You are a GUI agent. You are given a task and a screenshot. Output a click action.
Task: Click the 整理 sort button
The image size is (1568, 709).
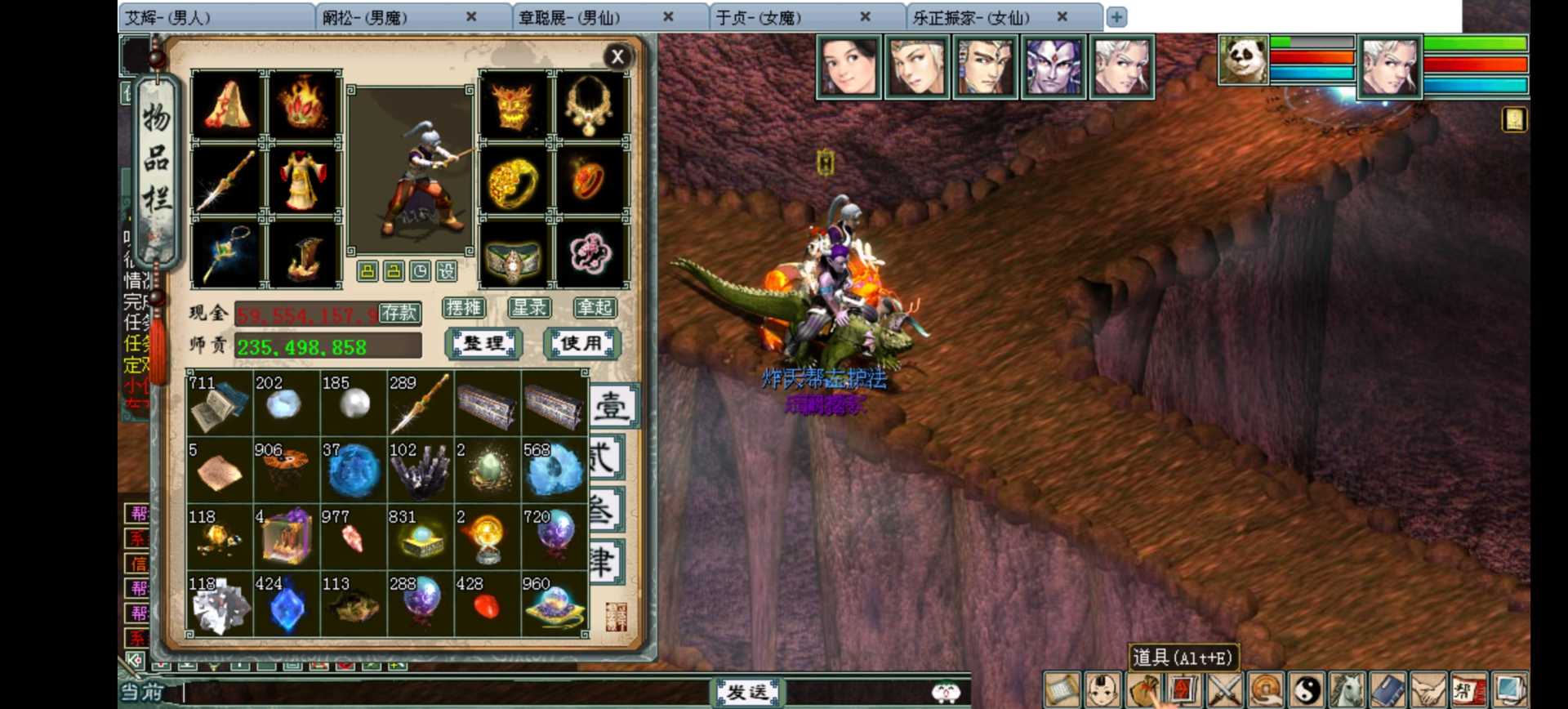coord(483,344)
